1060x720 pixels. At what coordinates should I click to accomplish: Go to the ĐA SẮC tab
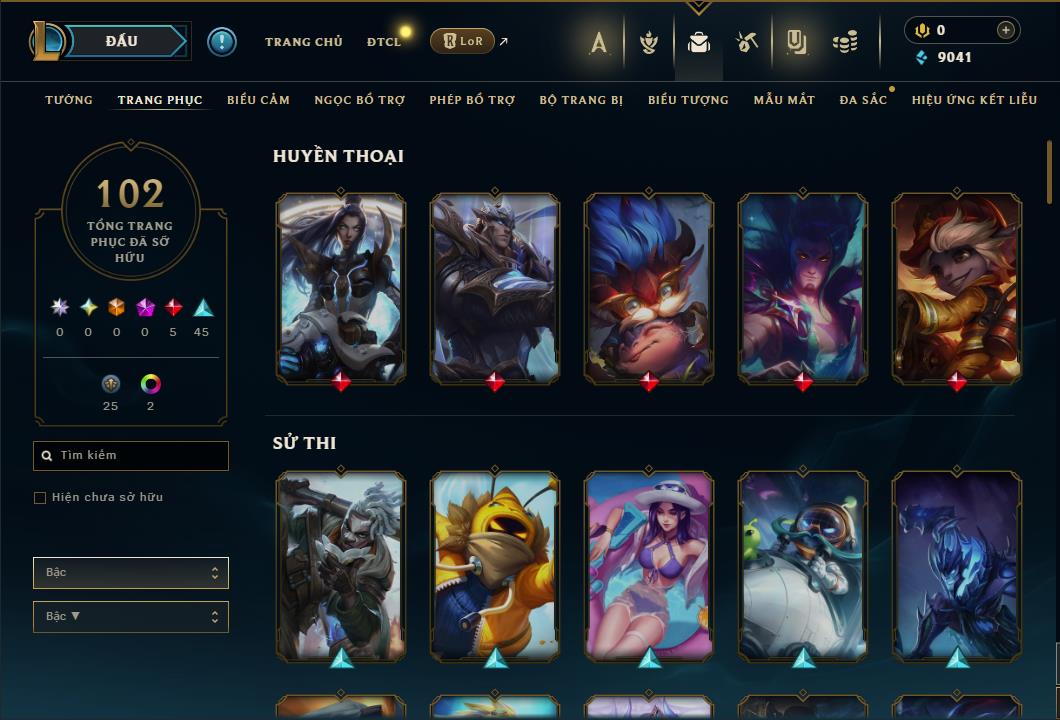pos(863,100)
